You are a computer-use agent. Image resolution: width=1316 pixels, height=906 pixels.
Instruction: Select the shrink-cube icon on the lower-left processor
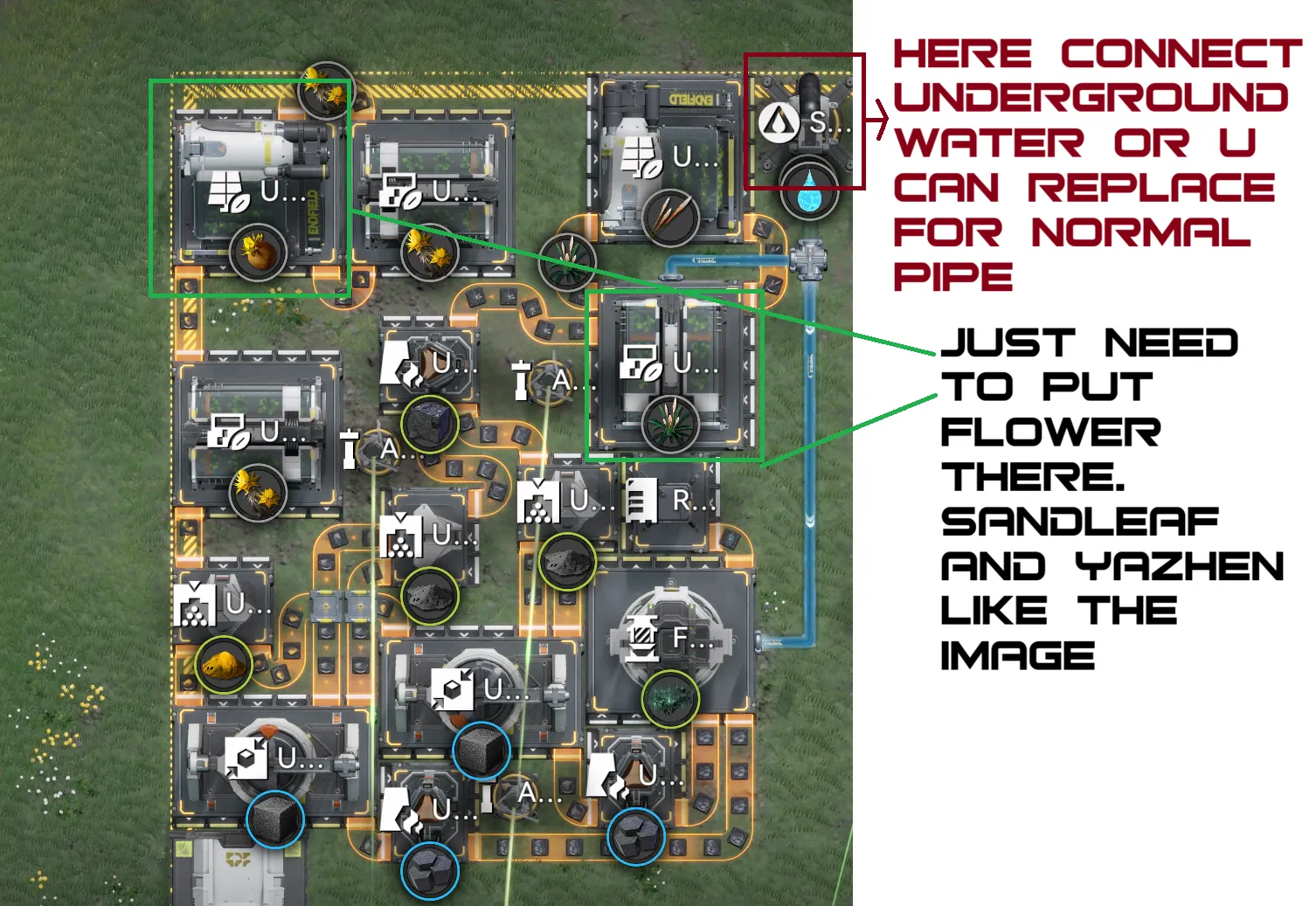(247, 757)
